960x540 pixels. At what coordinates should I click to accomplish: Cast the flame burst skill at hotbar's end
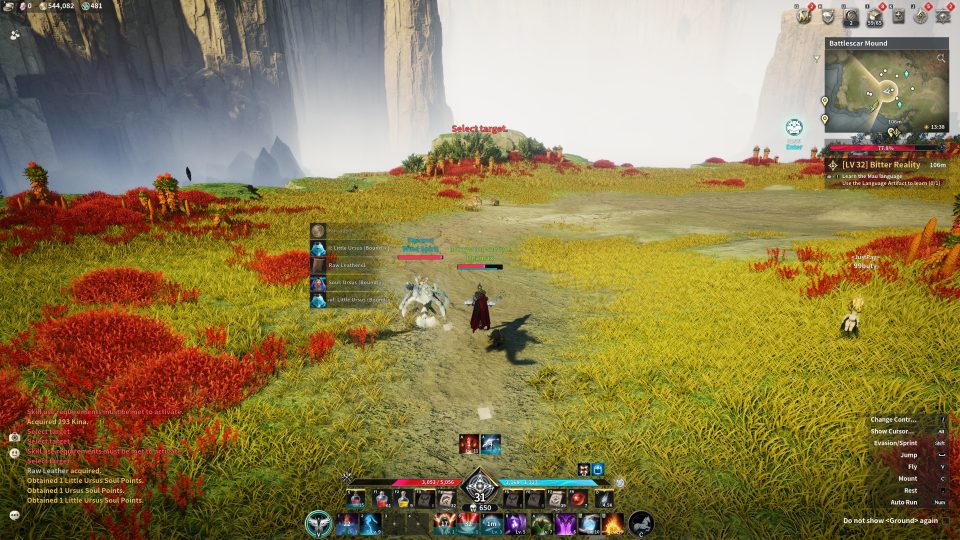click(613, 523)
